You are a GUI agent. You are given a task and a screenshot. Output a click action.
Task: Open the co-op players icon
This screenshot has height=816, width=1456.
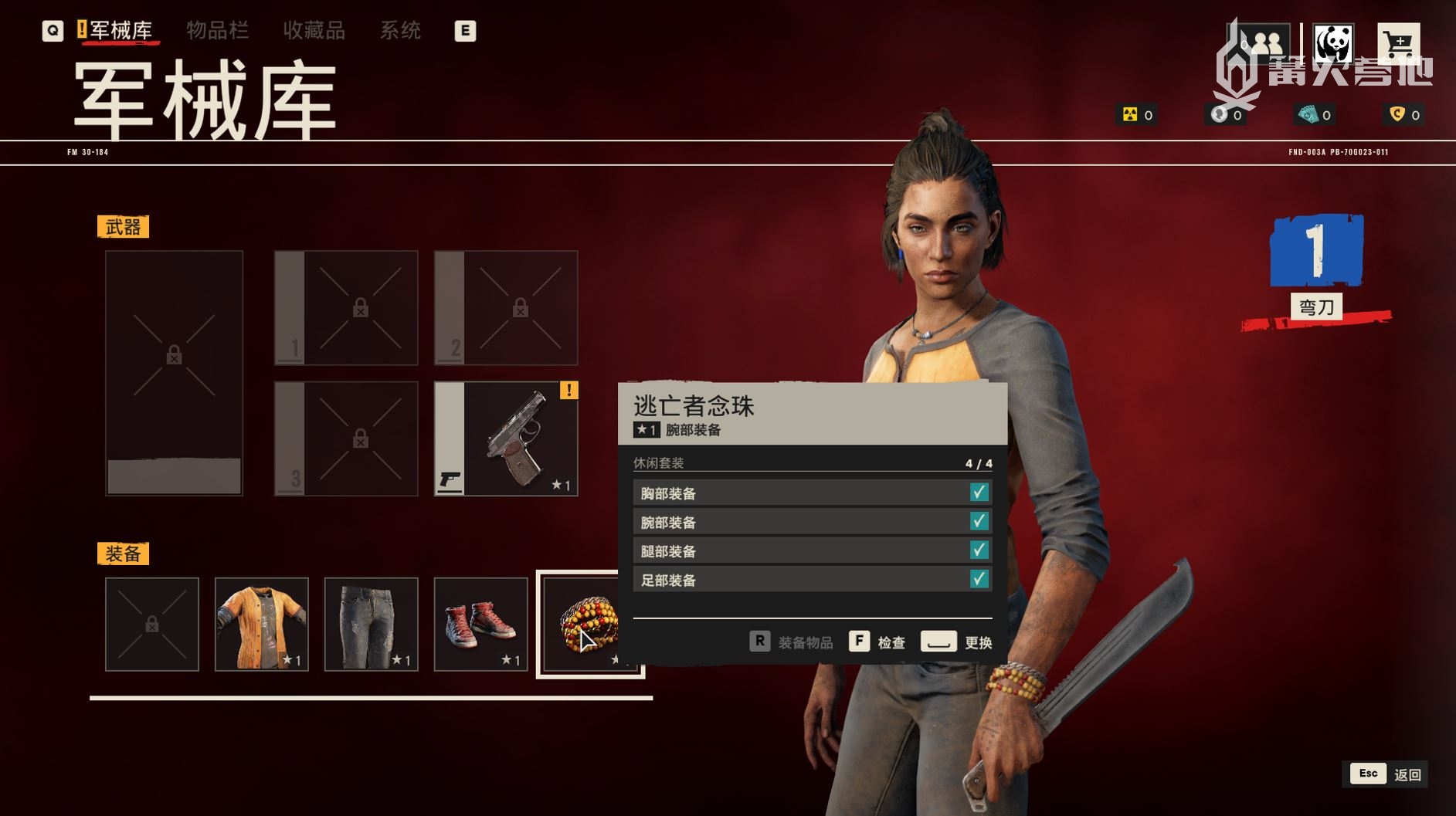coord(1264,44)
